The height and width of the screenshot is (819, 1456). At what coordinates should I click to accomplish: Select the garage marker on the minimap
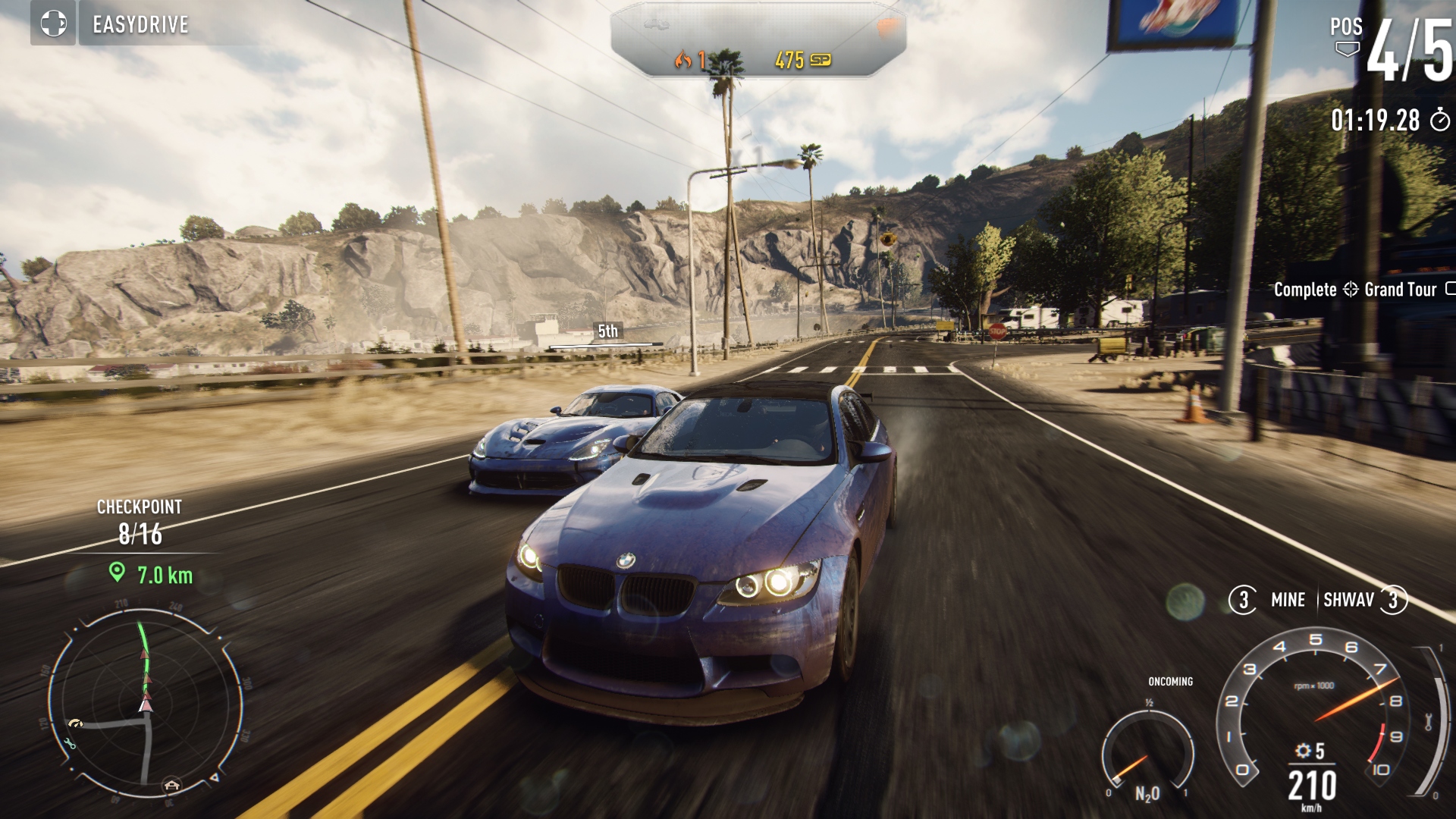(x=172, y=785)
